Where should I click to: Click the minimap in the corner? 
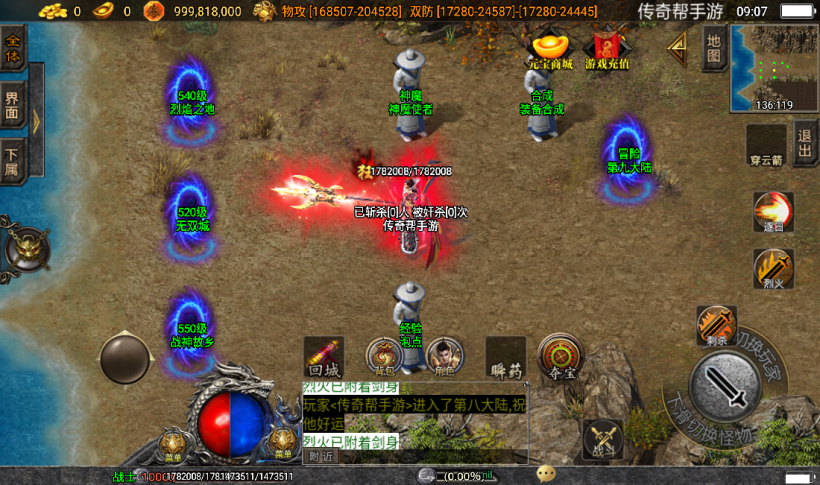(774, 66)
